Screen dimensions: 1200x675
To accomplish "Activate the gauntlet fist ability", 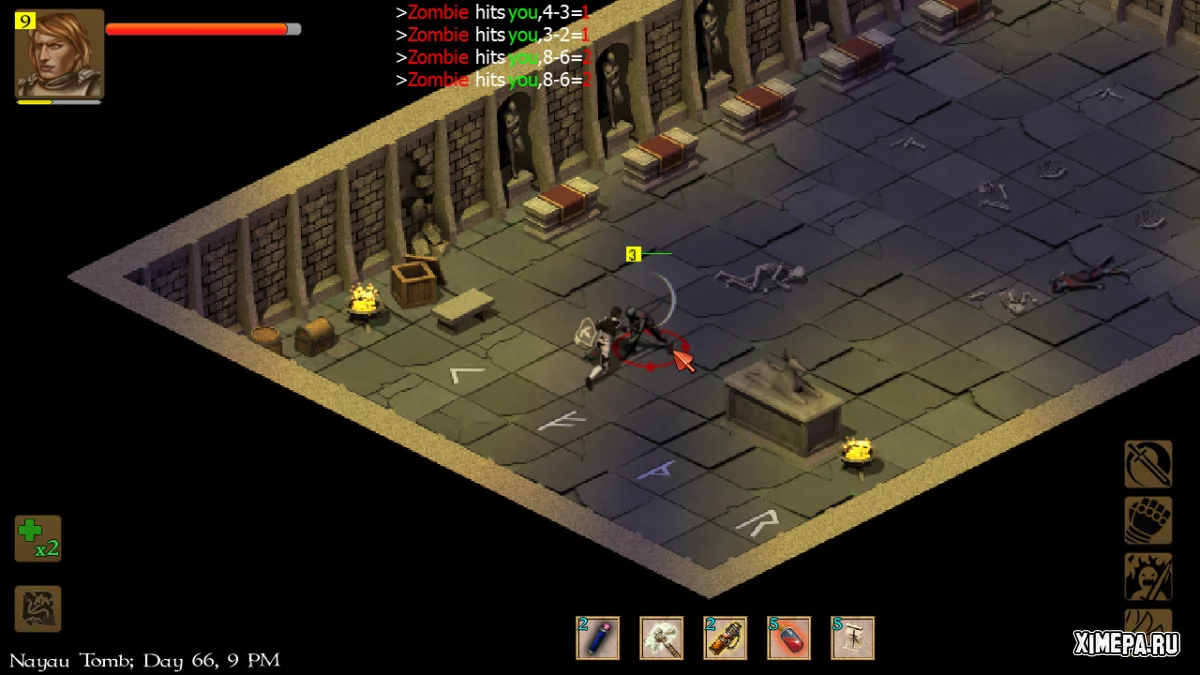I will click(x=1148, y=520).
